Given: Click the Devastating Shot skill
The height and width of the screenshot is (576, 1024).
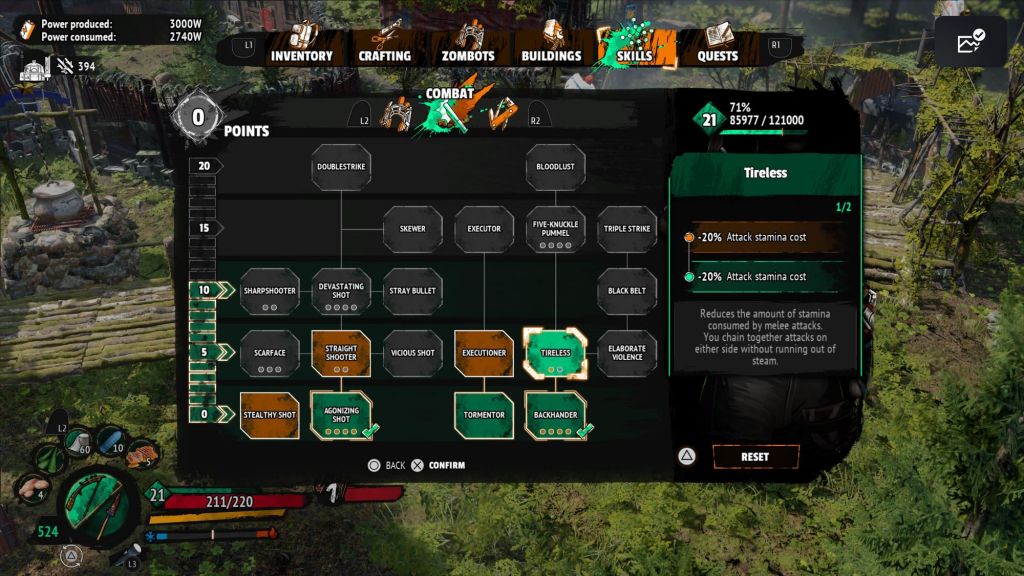Looking at the screenshot, I should click(x=341, y=291).
